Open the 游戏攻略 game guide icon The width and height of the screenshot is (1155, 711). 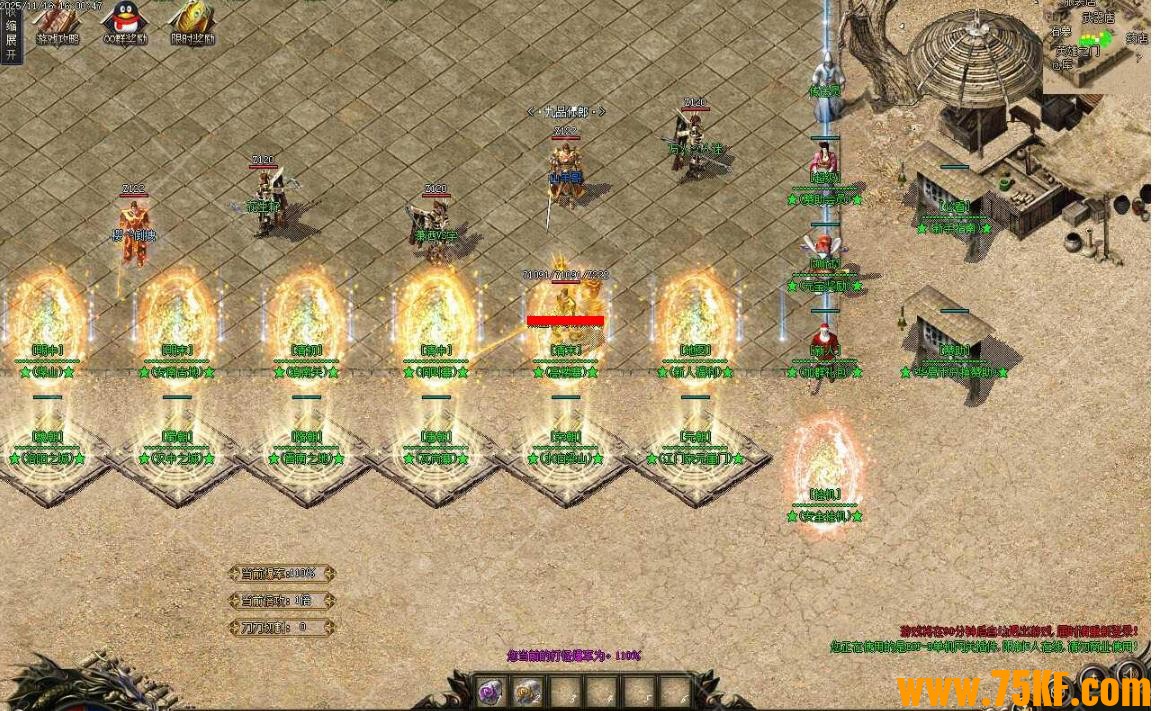pos(56,24)
